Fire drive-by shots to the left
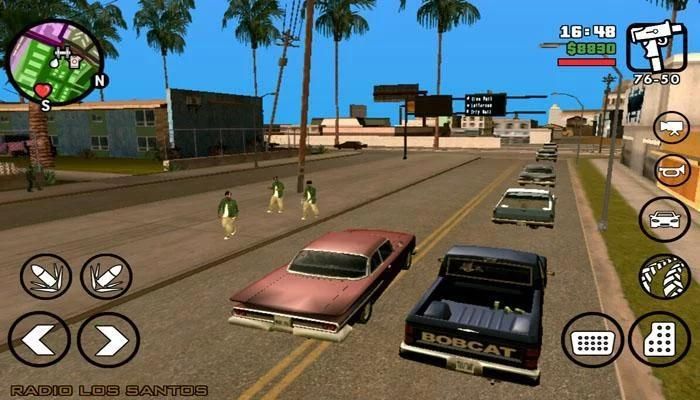700x400 pixels. pos(45,277)
